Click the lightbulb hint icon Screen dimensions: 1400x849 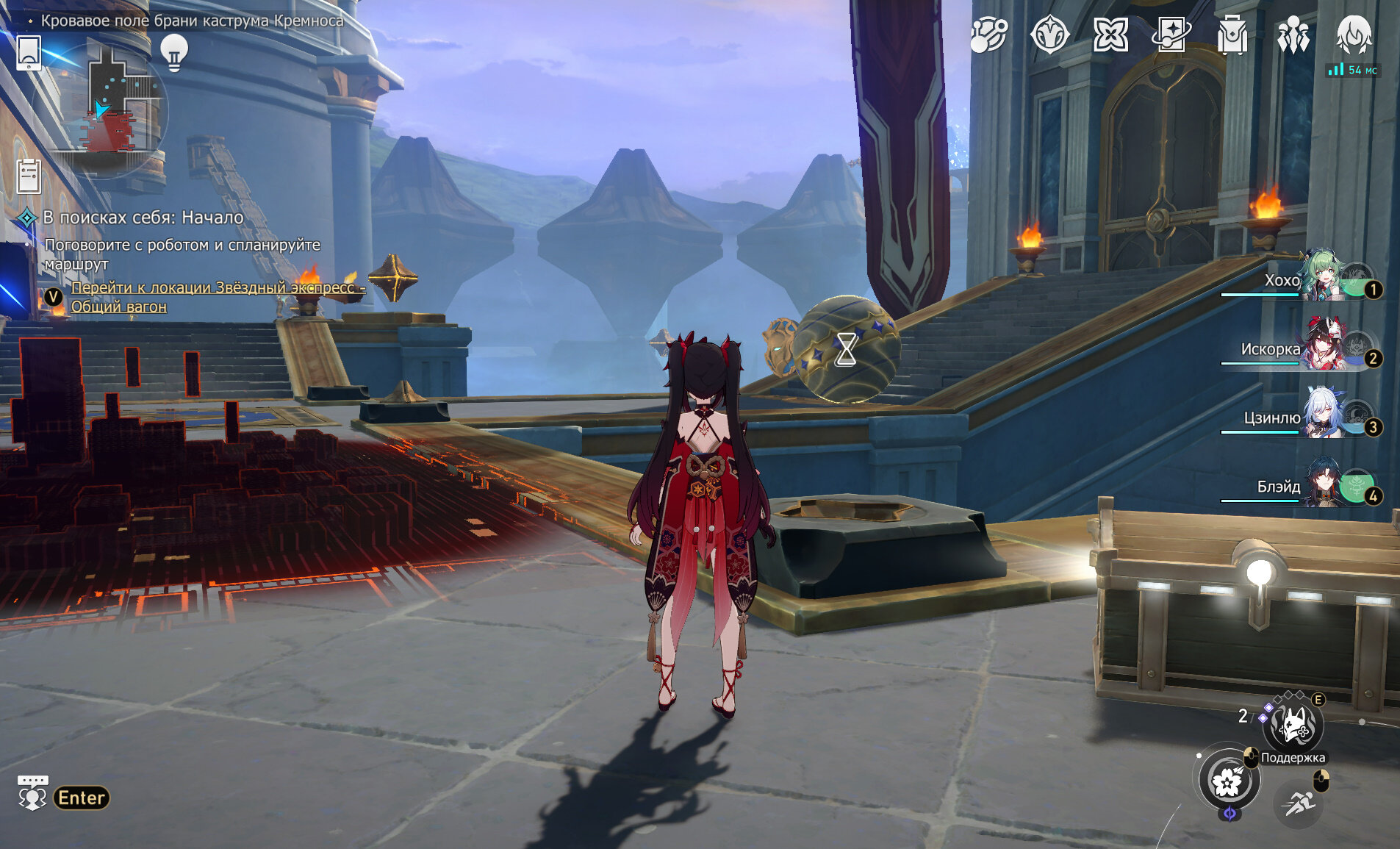[174, 51]
